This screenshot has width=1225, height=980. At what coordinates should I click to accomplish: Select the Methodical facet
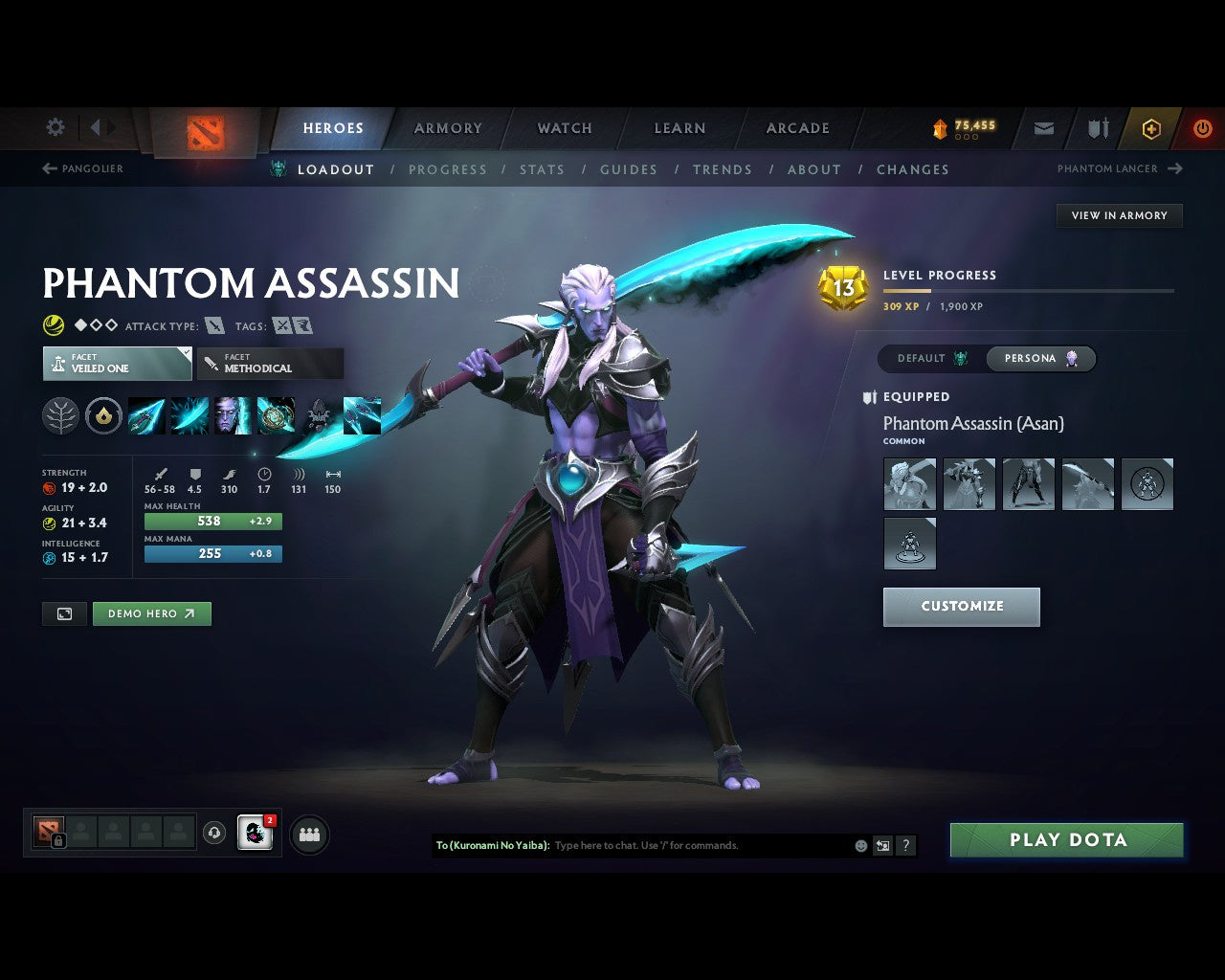click(x=270, y=364)
